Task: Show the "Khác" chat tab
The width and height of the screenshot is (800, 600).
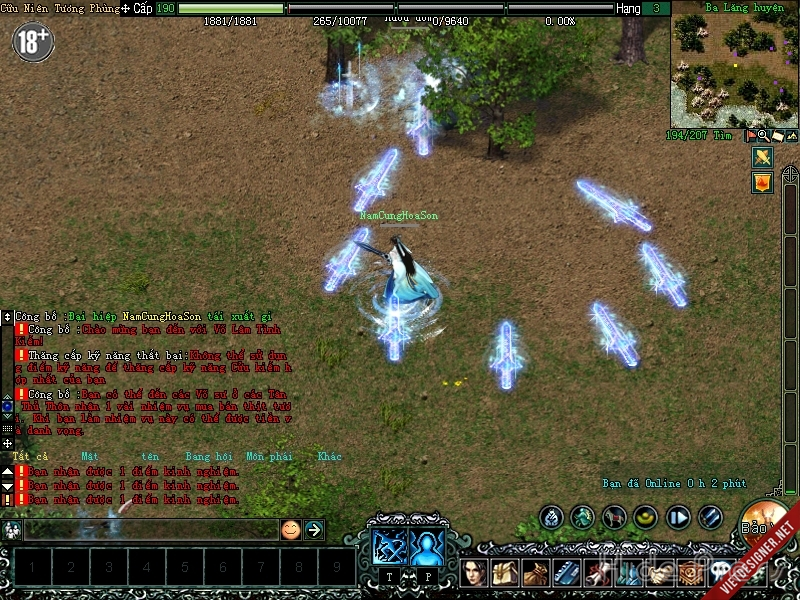Action: click(329, 456)
